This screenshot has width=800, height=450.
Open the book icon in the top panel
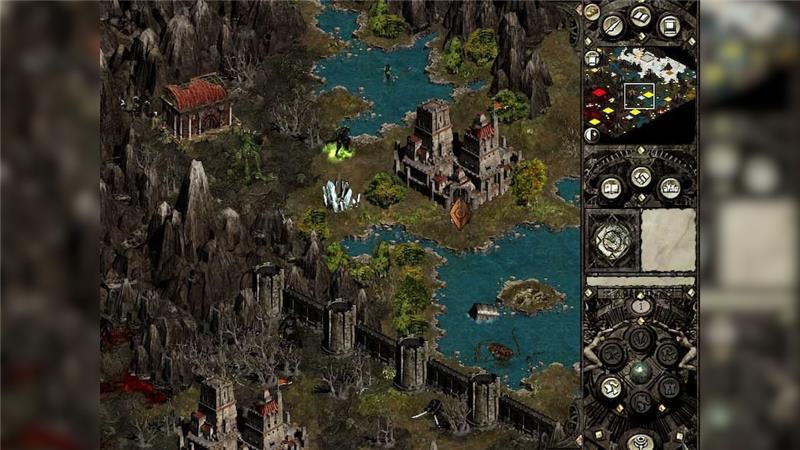(641, 17)
